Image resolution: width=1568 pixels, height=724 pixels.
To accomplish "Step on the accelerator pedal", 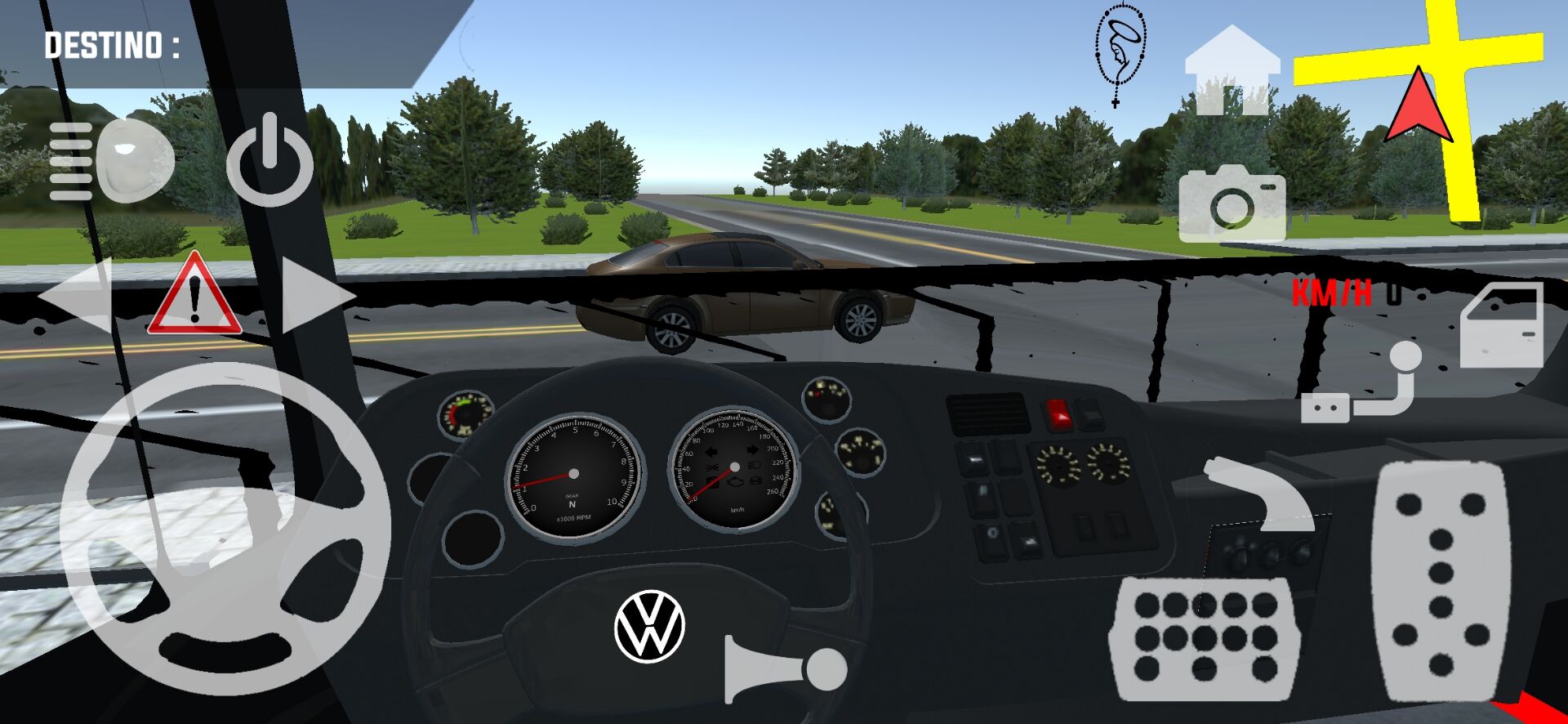I will 1440,580.
